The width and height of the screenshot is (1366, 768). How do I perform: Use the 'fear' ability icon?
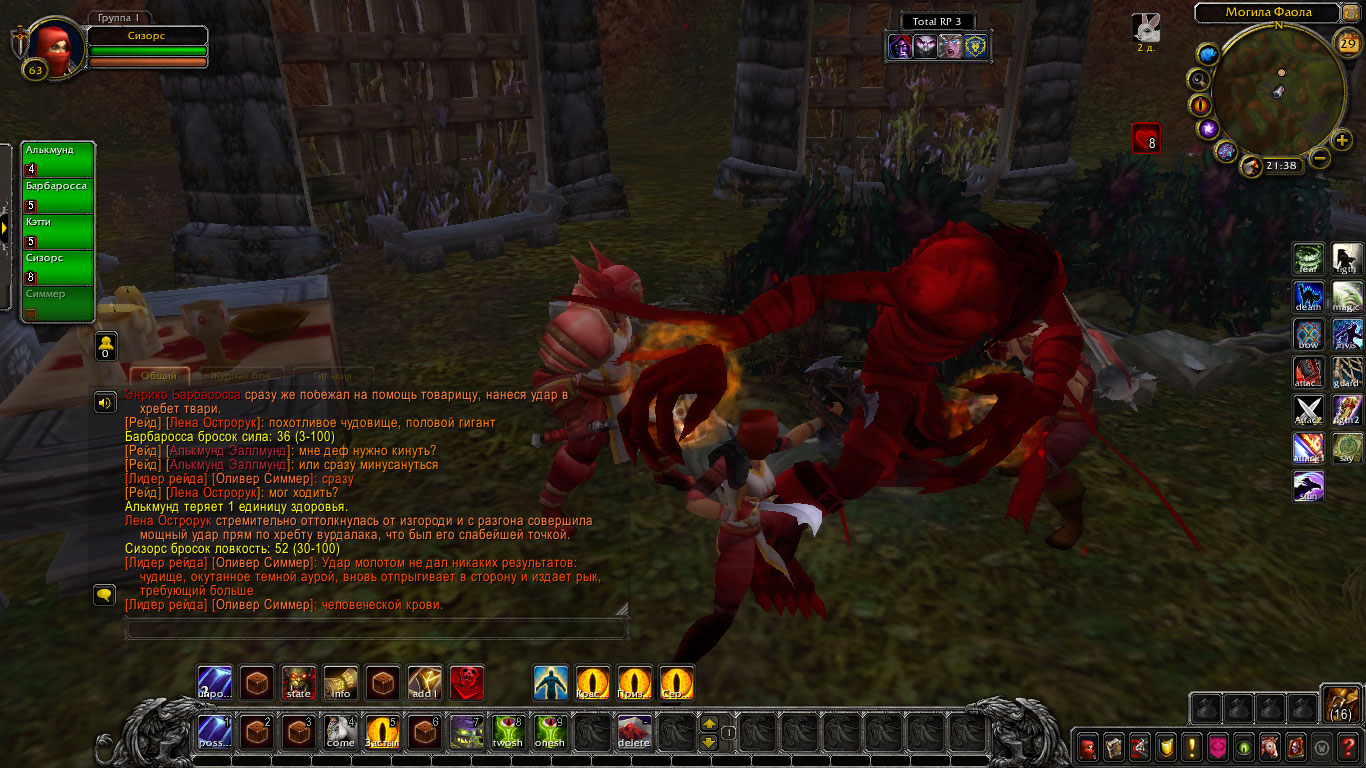(1309, 259)
